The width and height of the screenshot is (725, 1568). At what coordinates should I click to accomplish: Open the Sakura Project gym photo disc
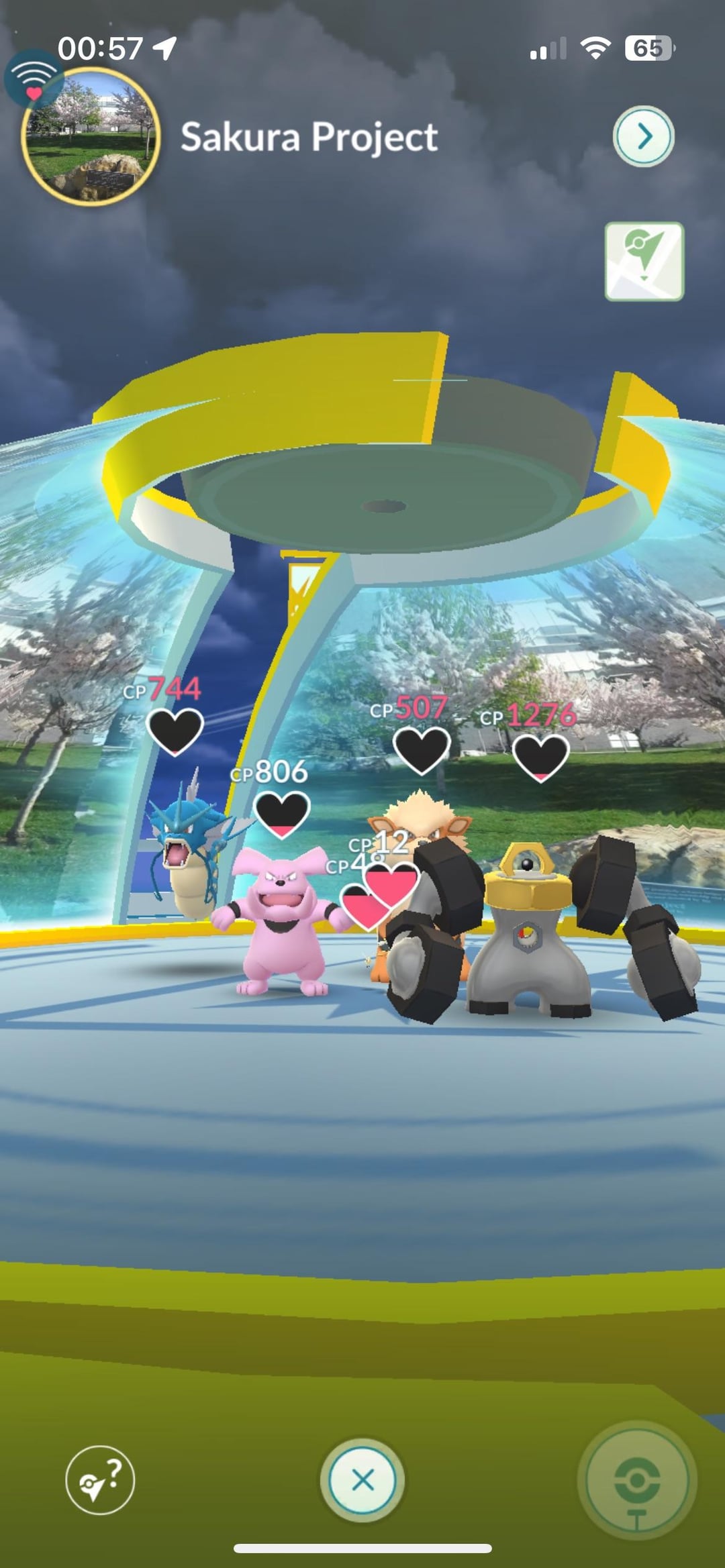(91, 136)
